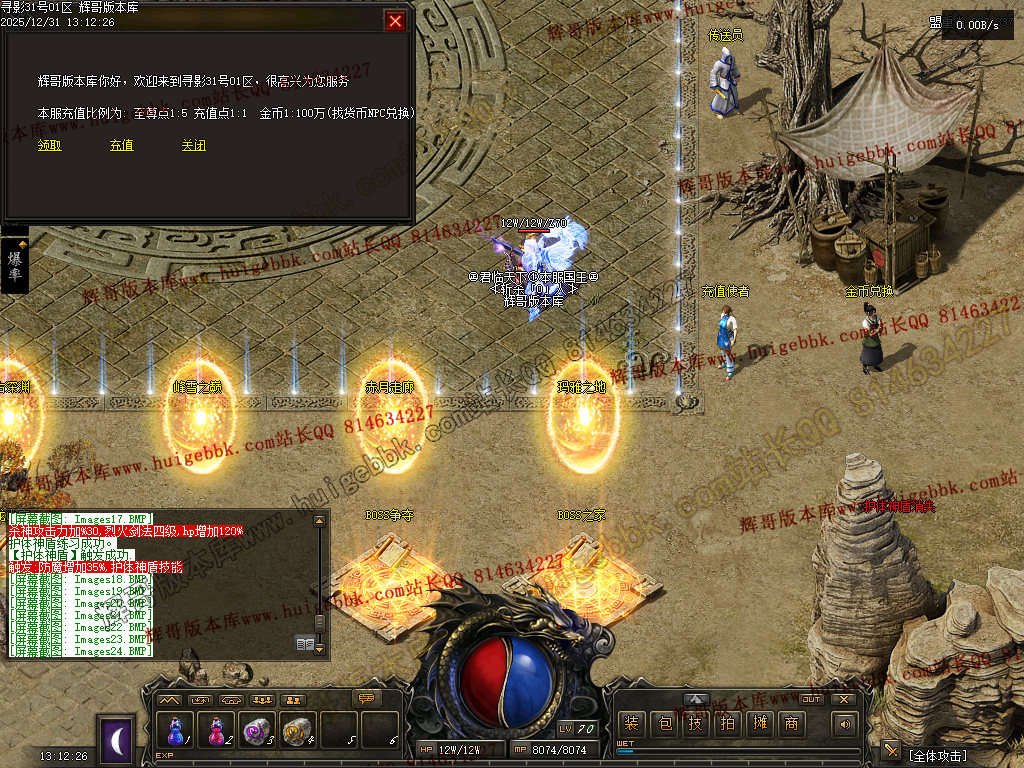Use the blue potion in hotbar slot 1

coord(176,729)
